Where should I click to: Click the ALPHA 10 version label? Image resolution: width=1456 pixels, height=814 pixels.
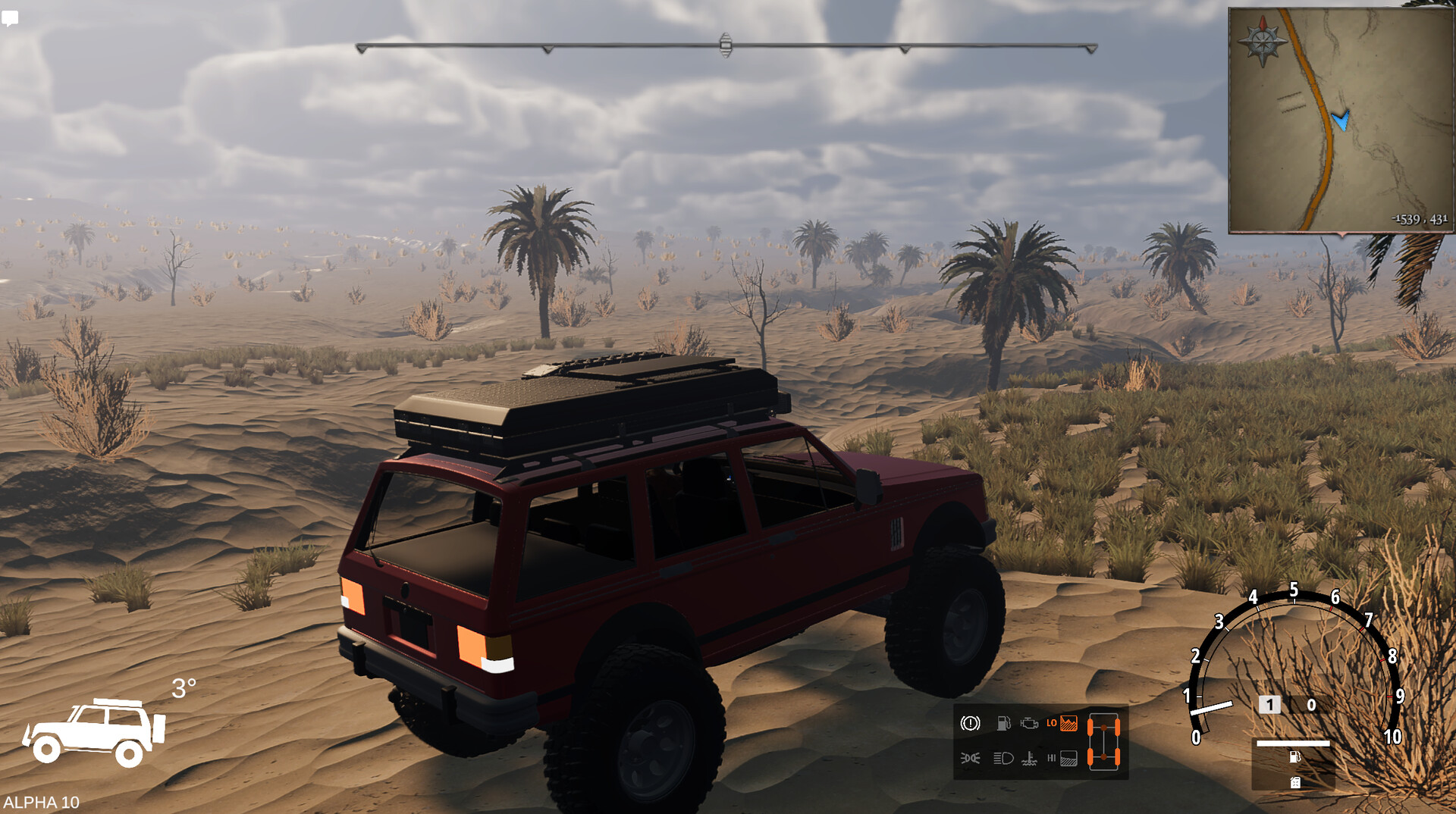coord(42,801)
